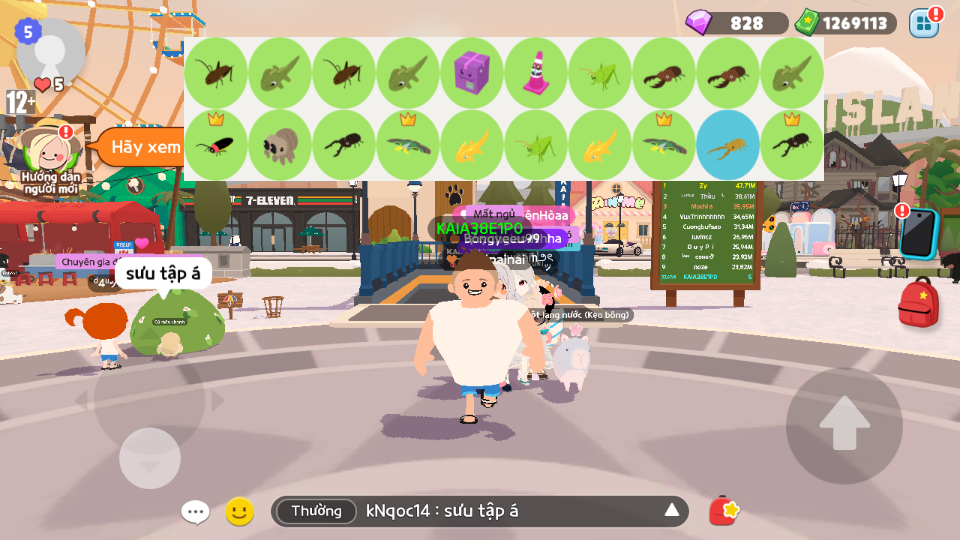
Task: Click the green cash currency counter
Action: [x=845, y=23]
